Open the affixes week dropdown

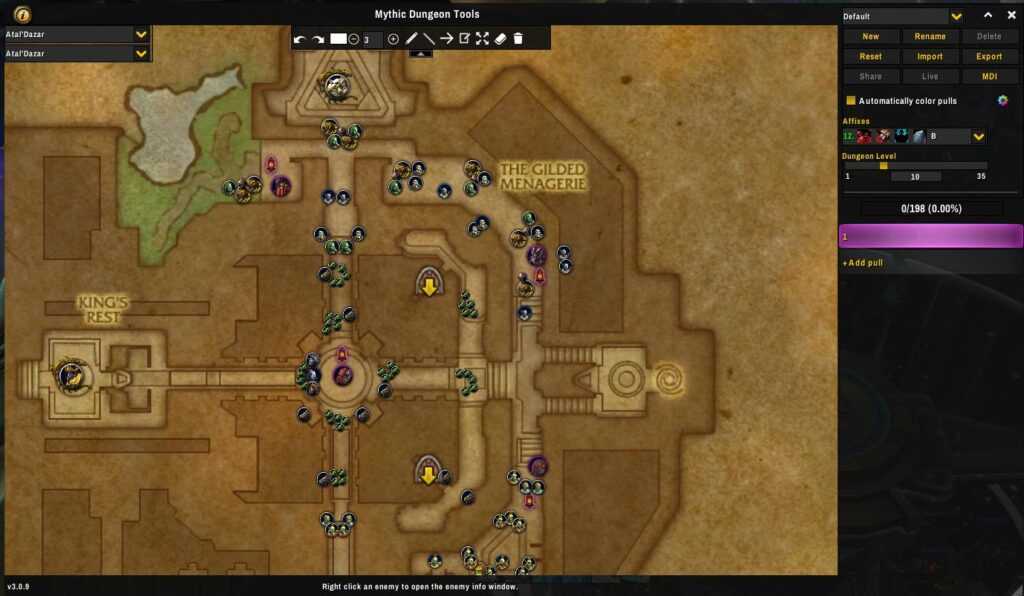pyautogui.click(x=979, y=137)
